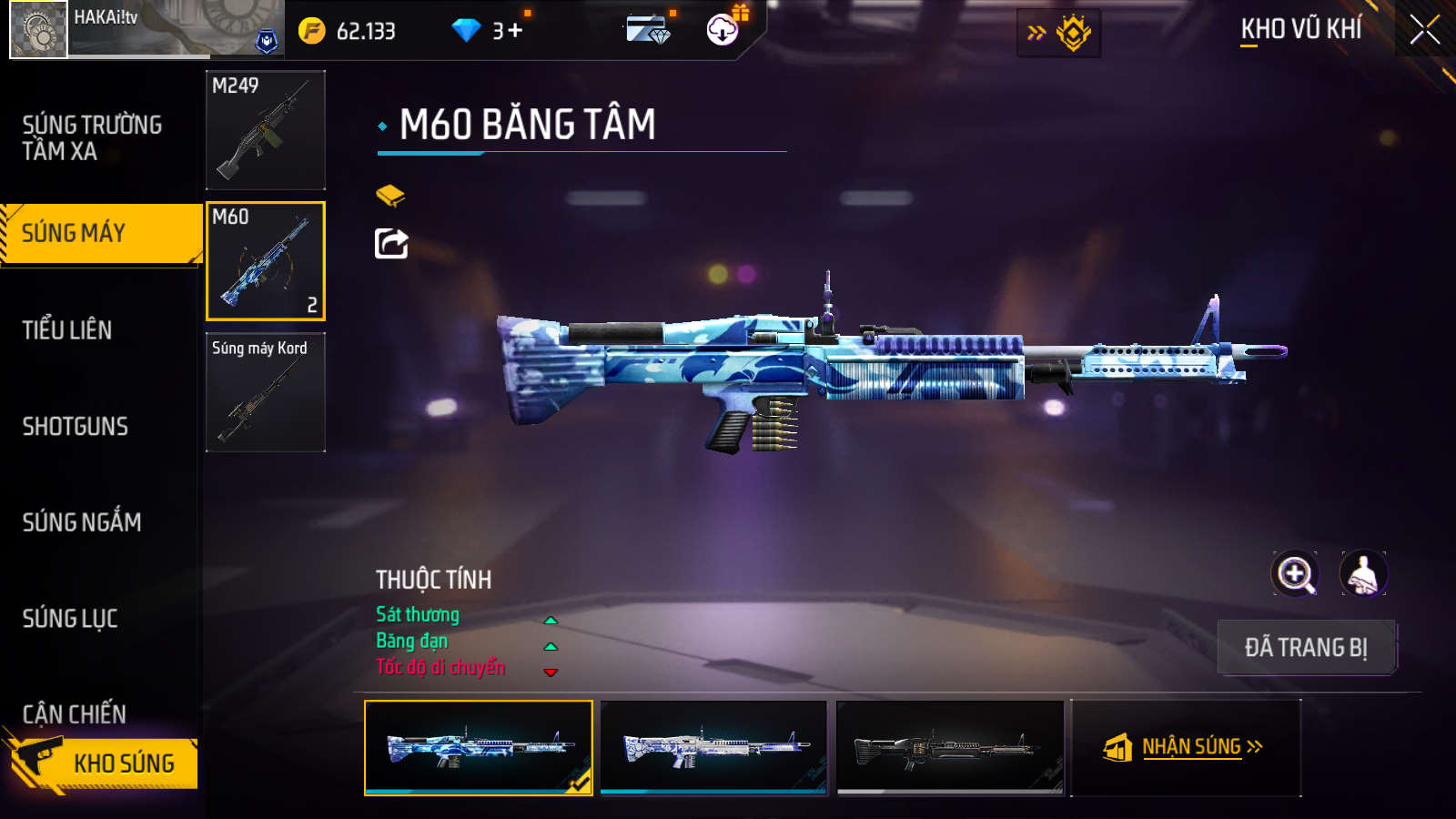The height and width of the screenshot is (819, 1456).
Task: Click the Đã Trang Bị button
Action: coord(1306,647)
